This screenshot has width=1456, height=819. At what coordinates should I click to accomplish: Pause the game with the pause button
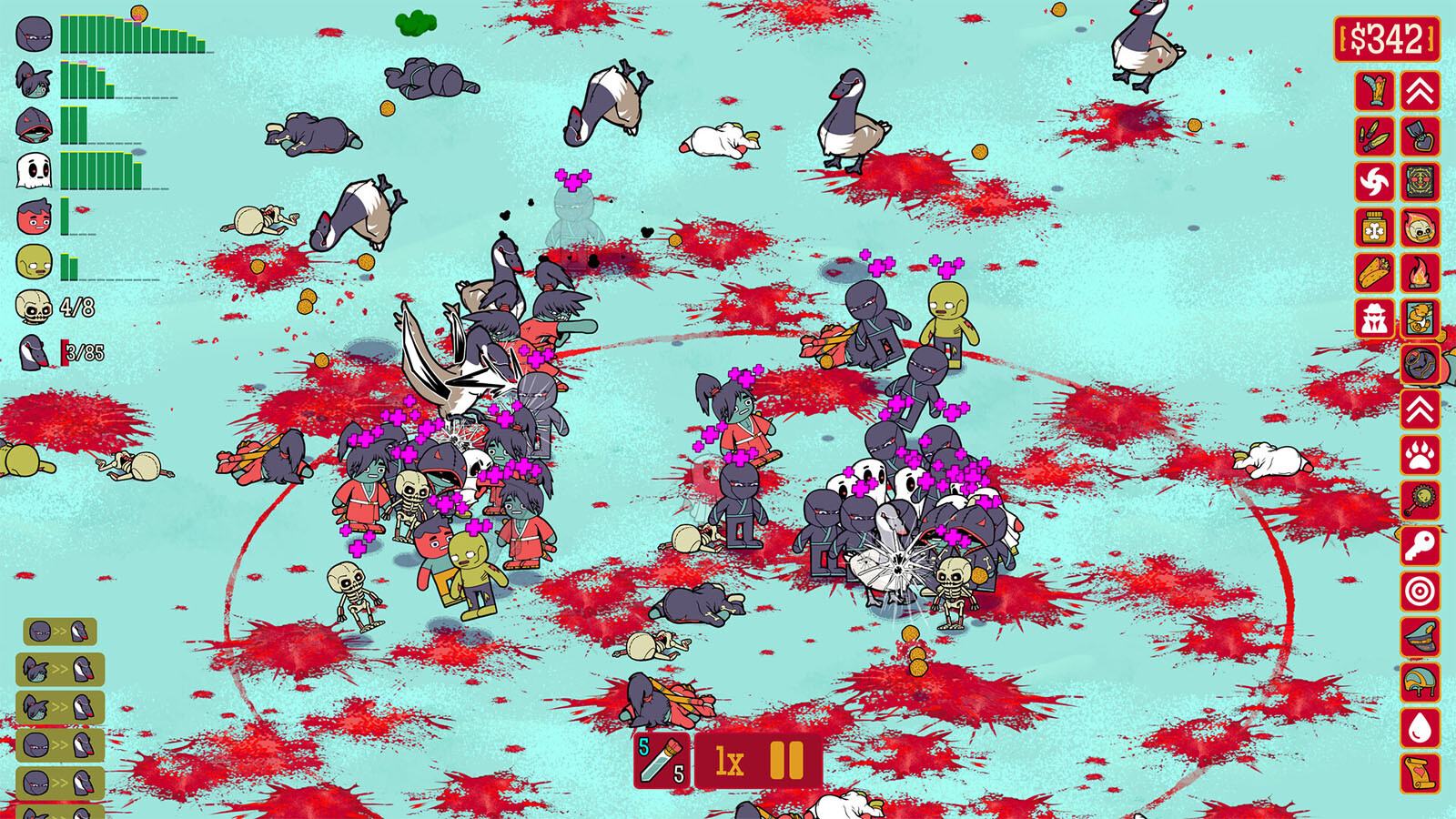pos(787,761)
